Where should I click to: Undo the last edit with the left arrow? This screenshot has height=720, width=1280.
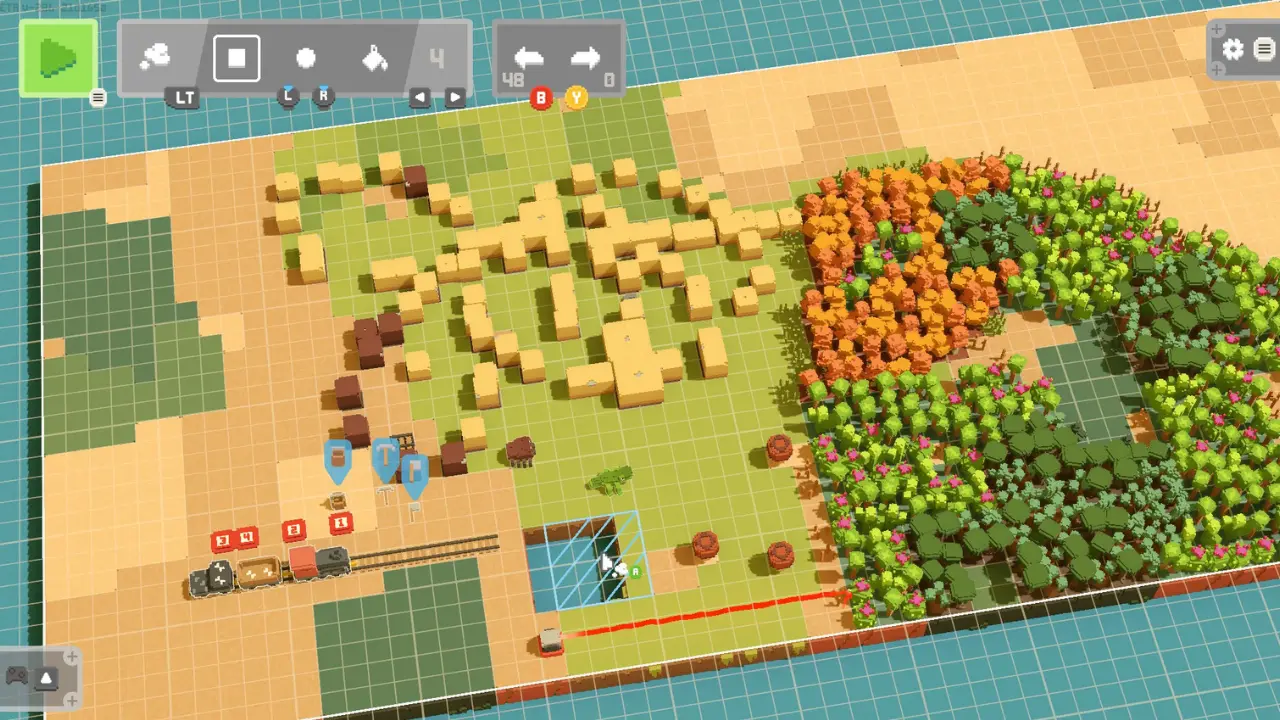tap(528, 57)
